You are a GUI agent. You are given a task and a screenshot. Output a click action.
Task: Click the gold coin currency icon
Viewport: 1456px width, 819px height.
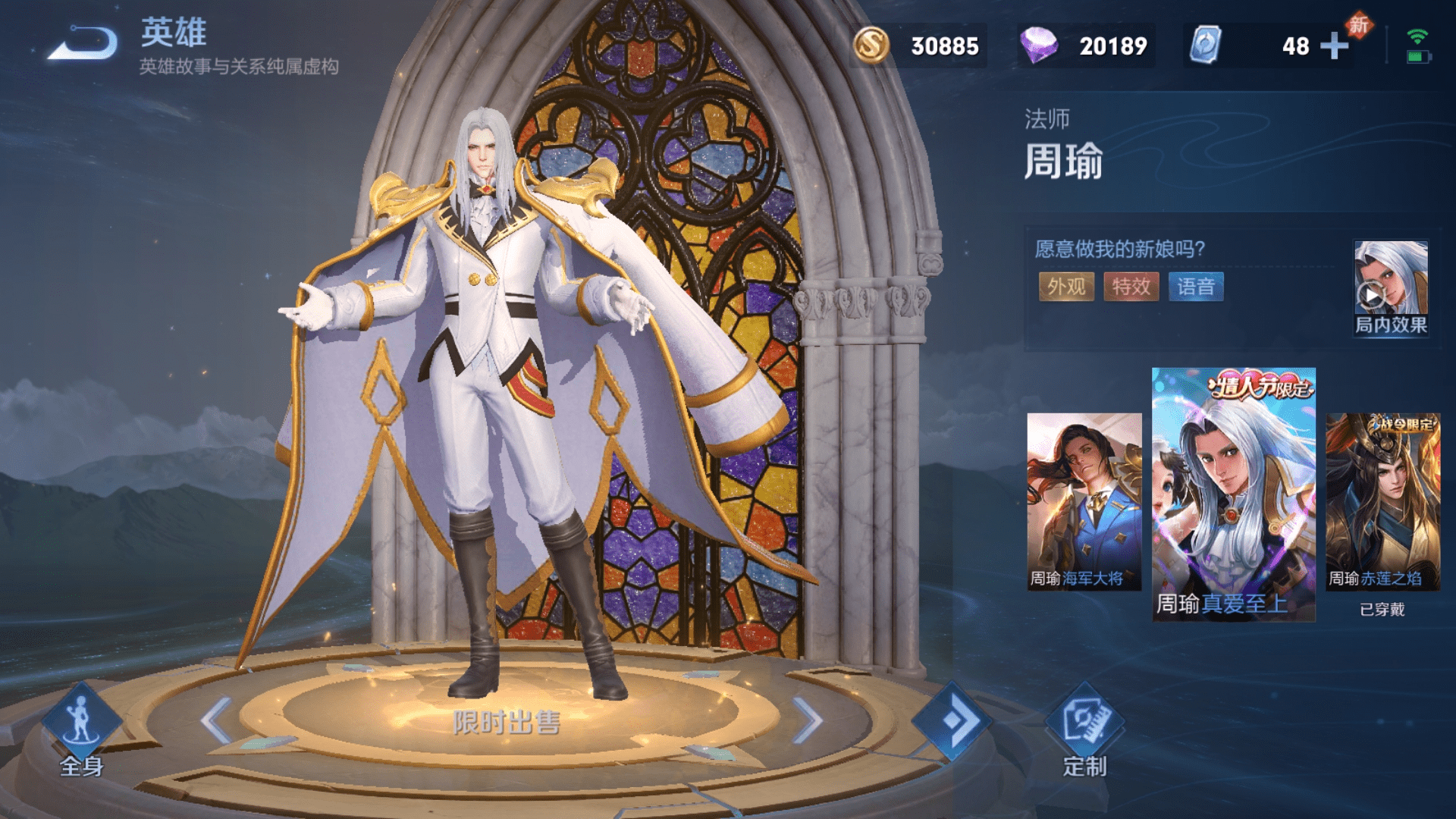[871, 45]
